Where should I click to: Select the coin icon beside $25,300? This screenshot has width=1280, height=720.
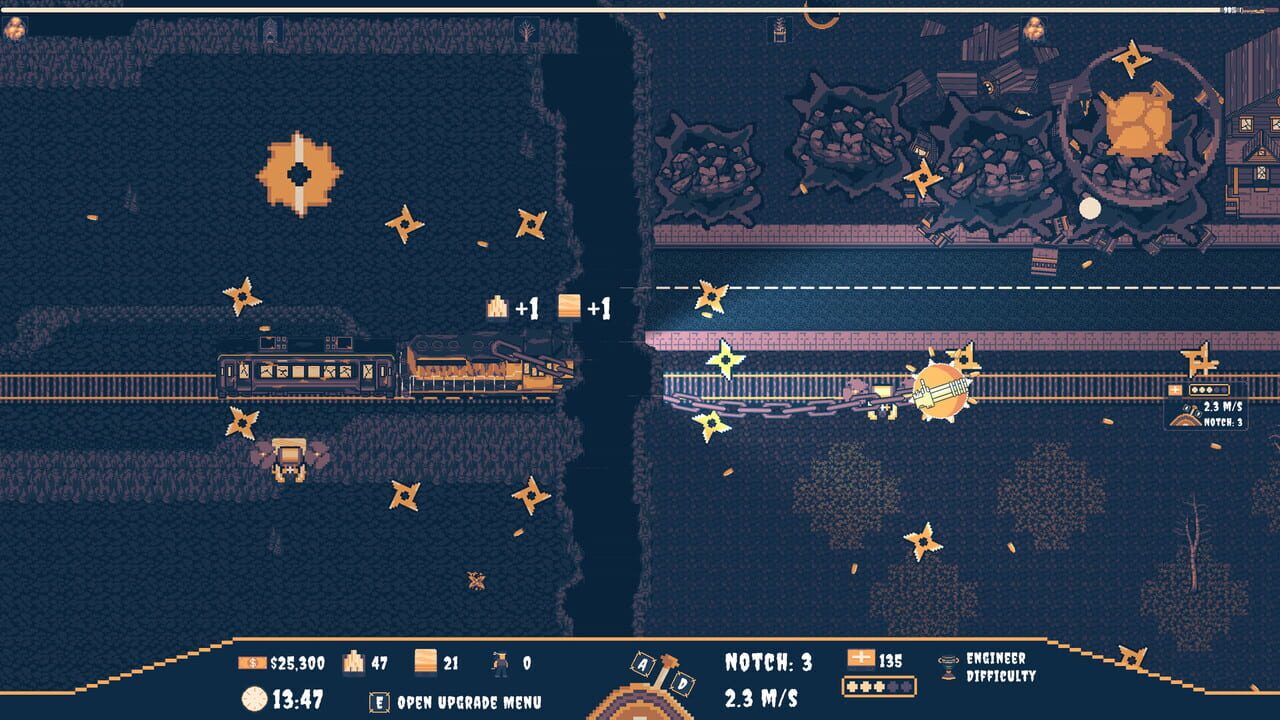[251, 662]
